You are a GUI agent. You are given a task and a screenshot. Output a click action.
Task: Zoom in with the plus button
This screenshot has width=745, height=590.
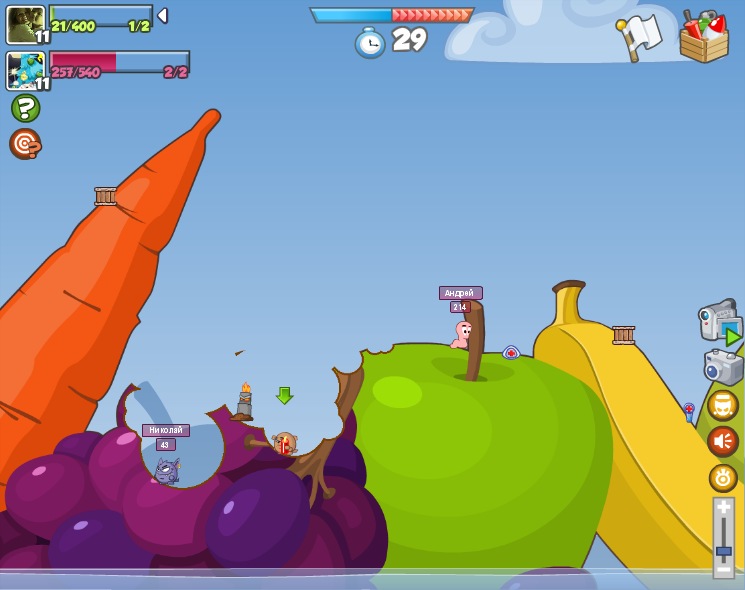723,508
